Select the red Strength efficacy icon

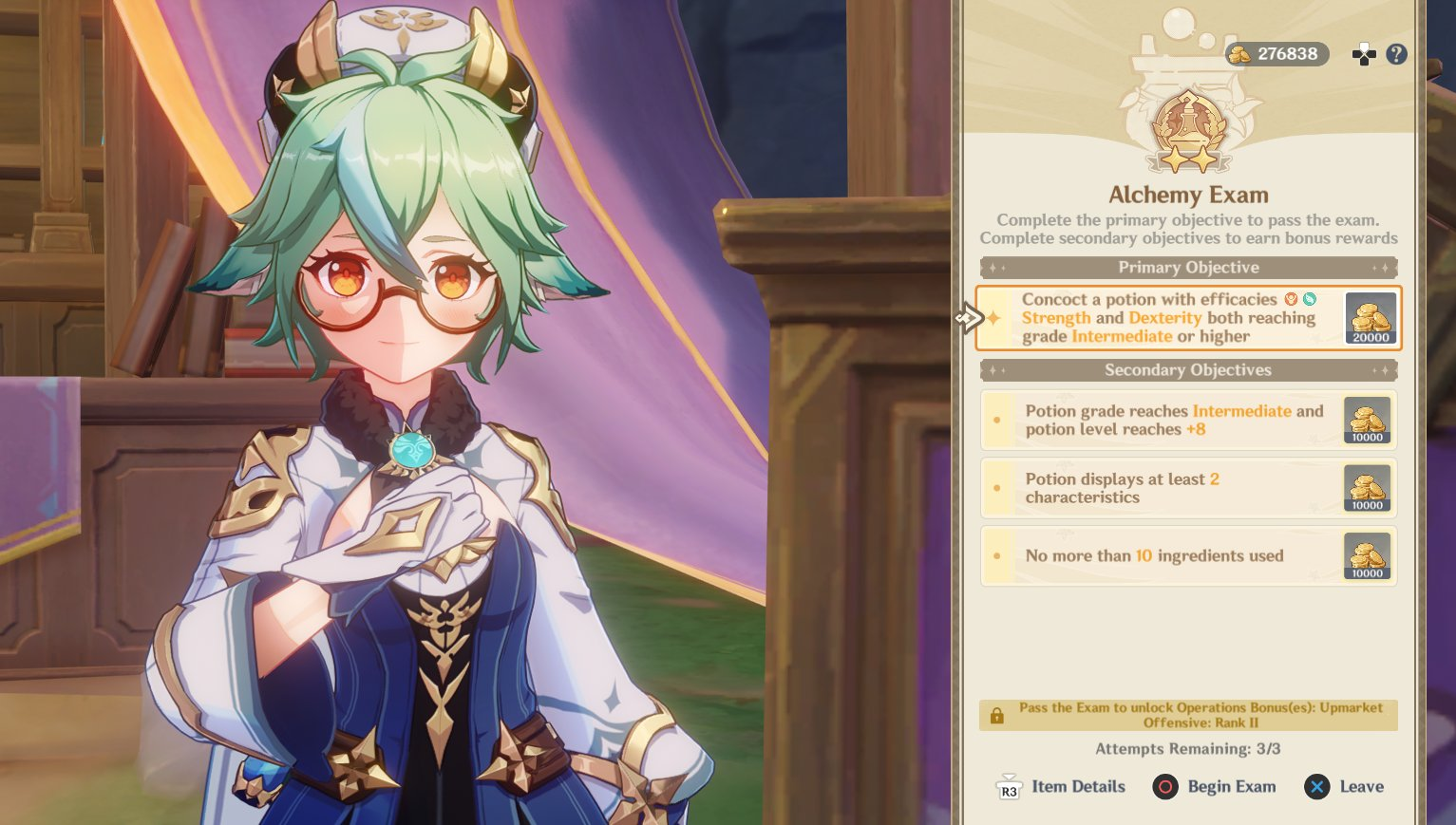point(1290,298)
